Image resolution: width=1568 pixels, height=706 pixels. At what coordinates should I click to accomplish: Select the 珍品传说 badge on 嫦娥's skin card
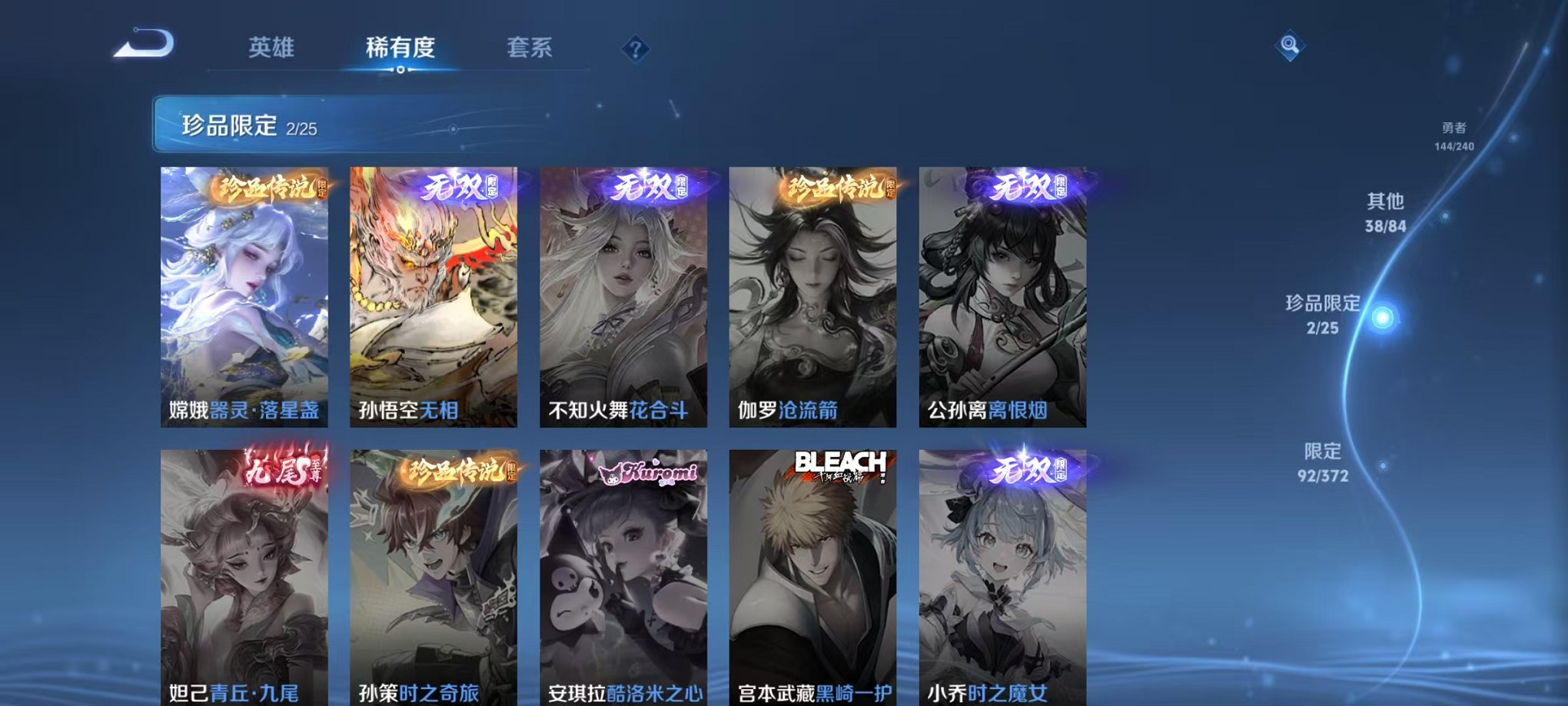[x=267, y=185]
